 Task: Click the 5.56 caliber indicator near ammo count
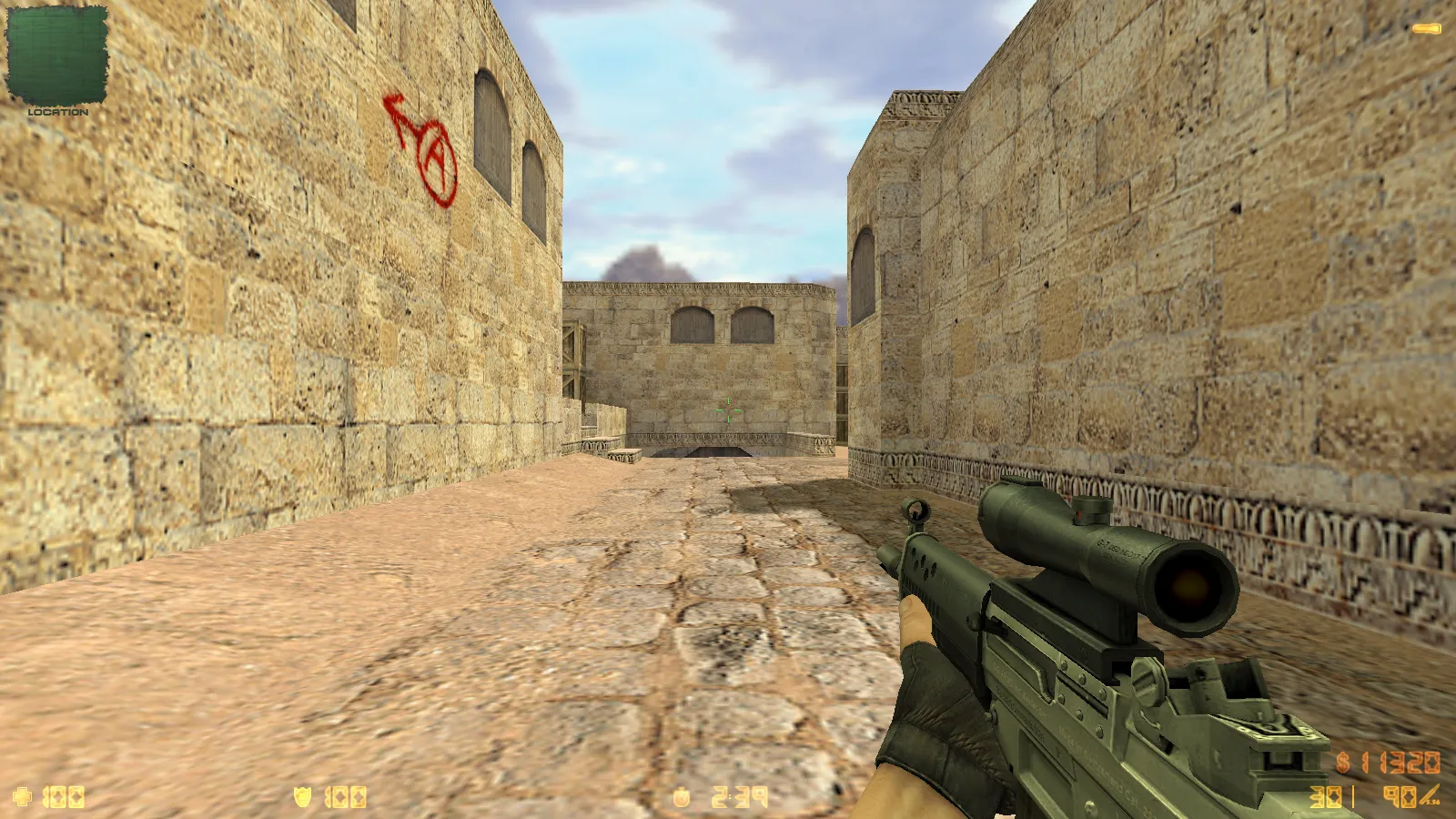[1432, 802]
